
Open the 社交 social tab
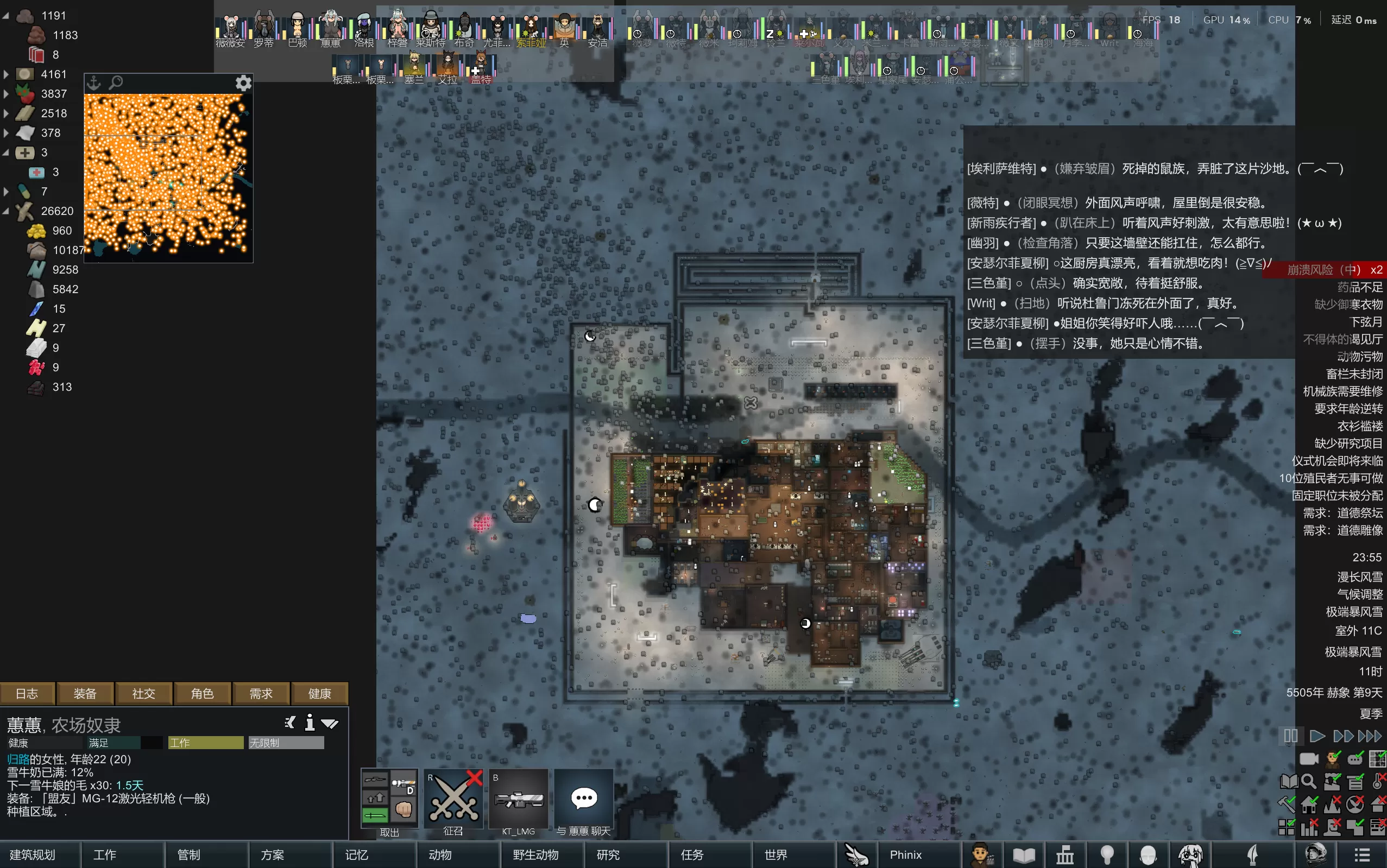point(143,694)
